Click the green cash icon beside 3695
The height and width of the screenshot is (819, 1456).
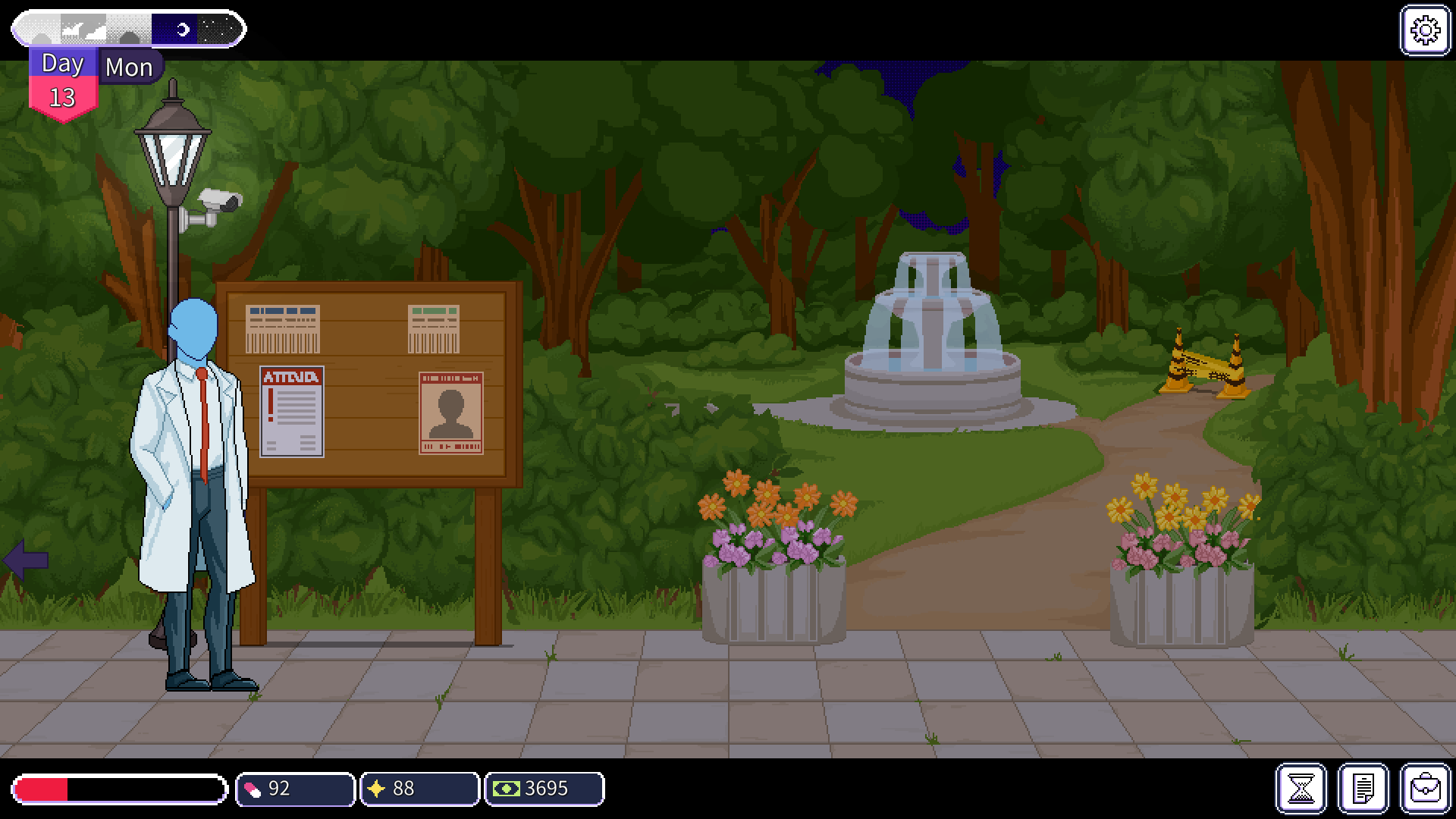point(505,789)
